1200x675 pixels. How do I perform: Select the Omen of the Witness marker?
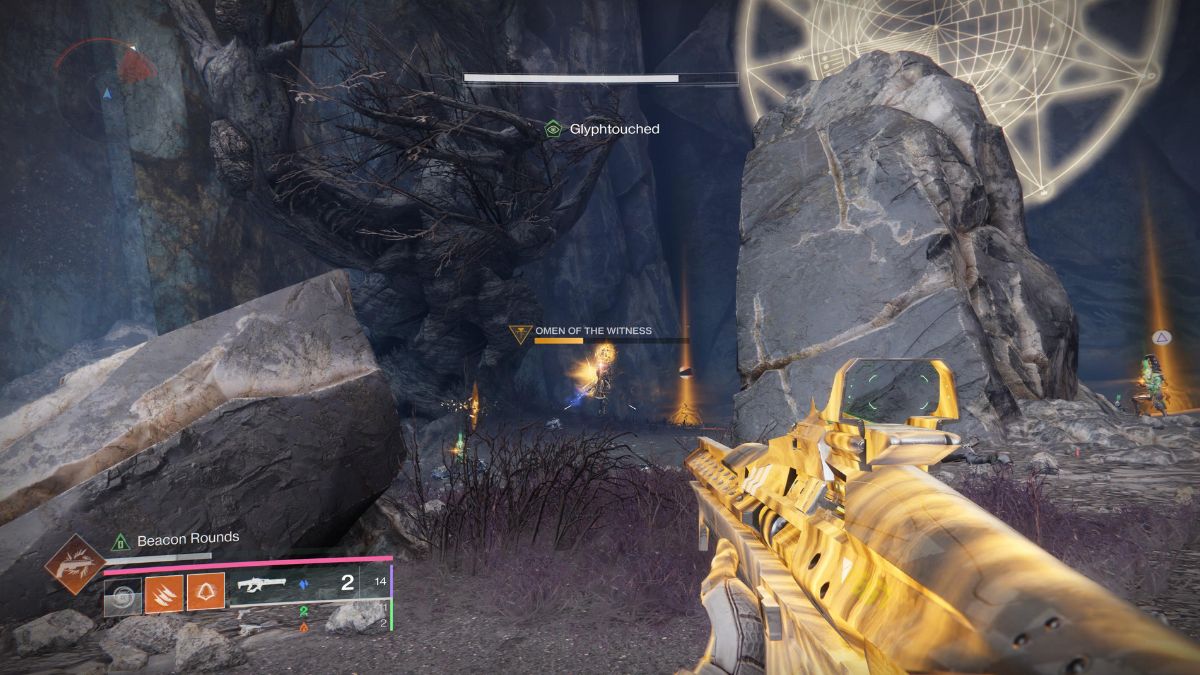coord(519,334)
